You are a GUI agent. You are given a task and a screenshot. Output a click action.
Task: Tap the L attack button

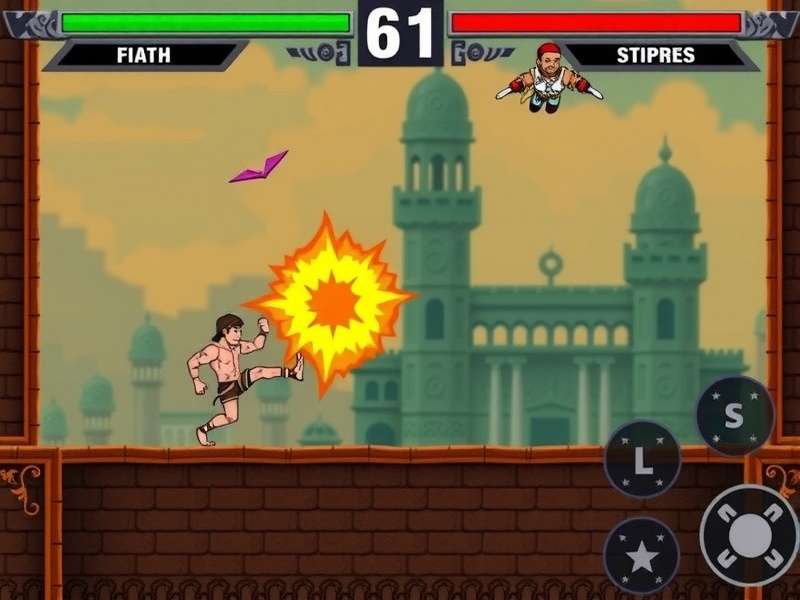(x=642, y=460)
